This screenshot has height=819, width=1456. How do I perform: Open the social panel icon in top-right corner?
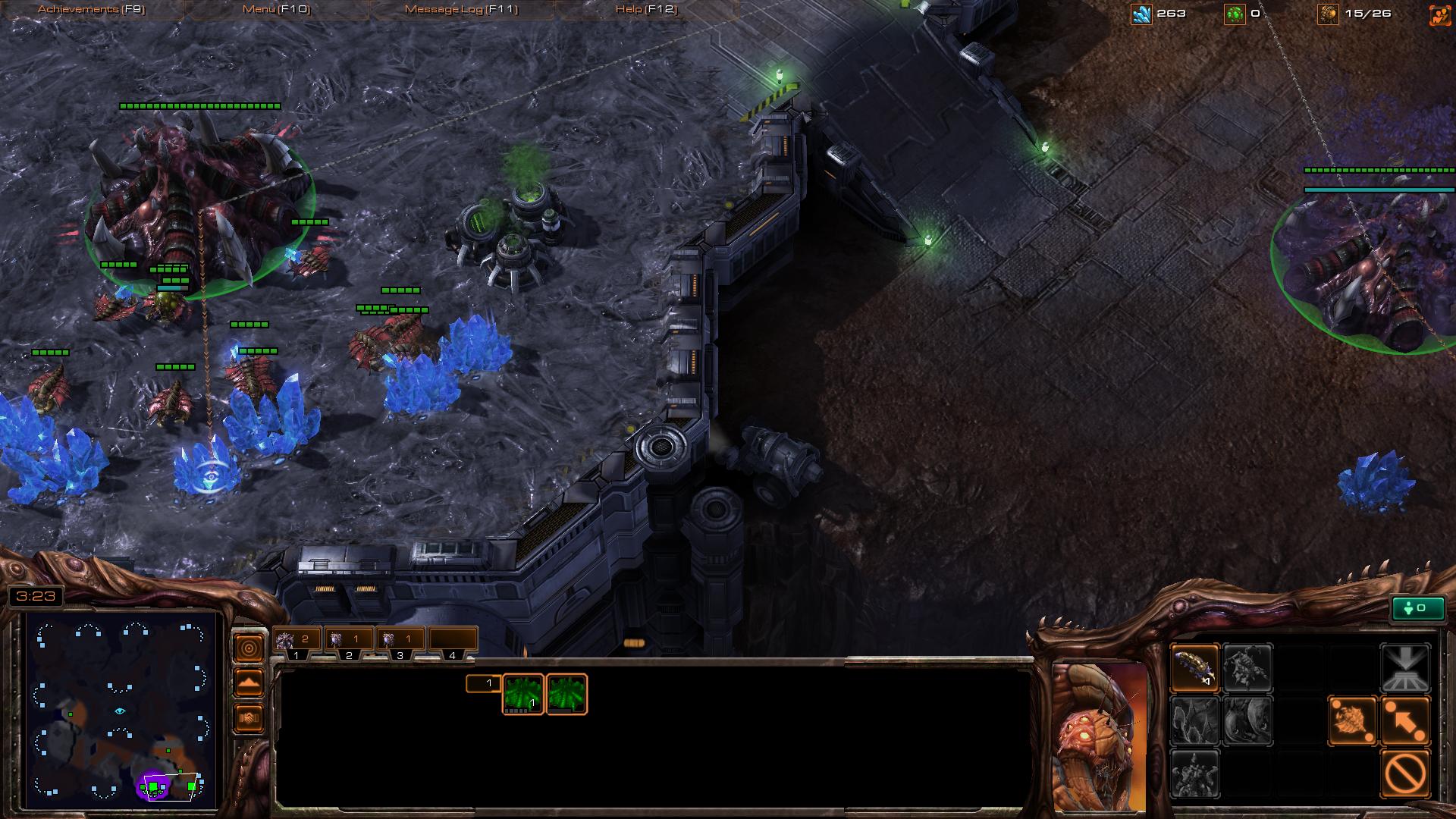(x=1439, y=12)
